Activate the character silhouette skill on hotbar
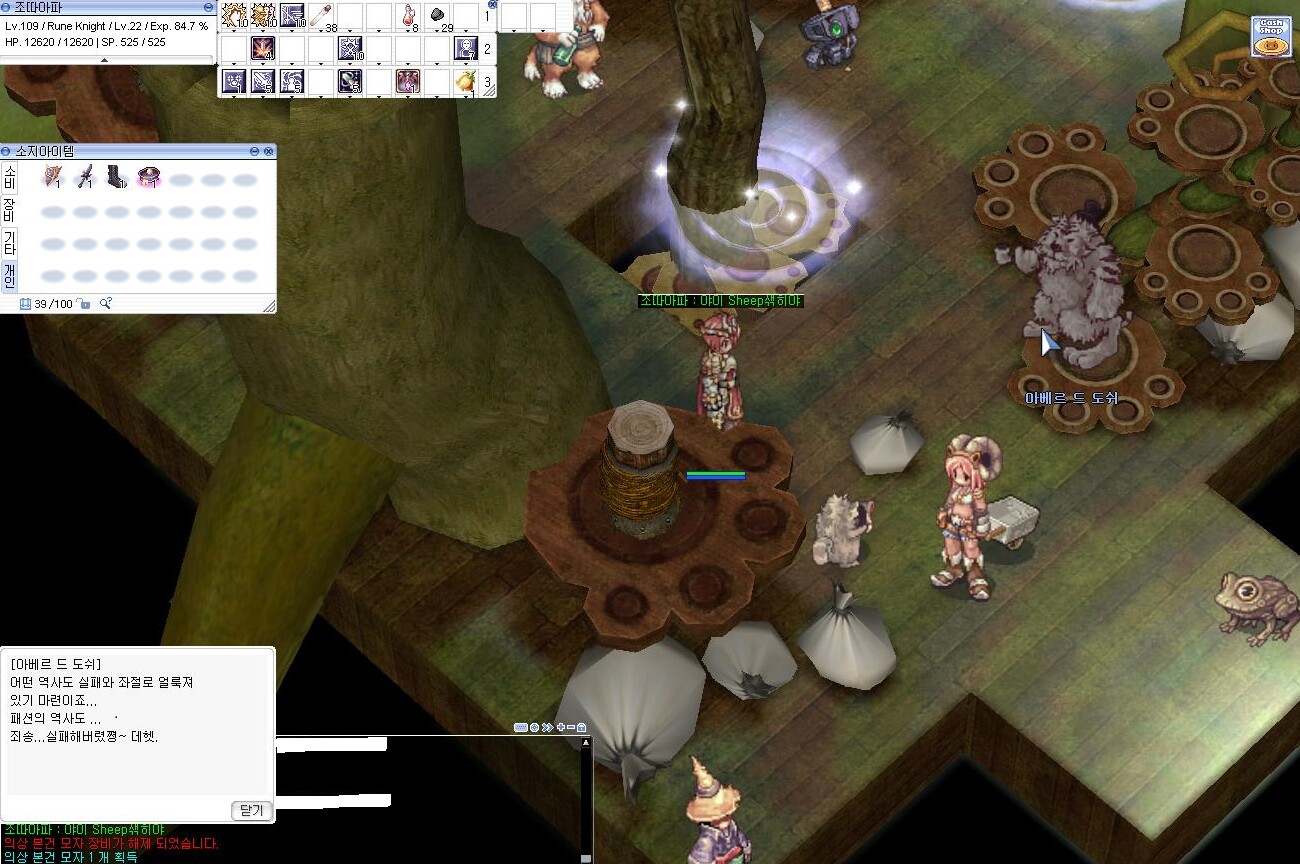 point(466,47)
